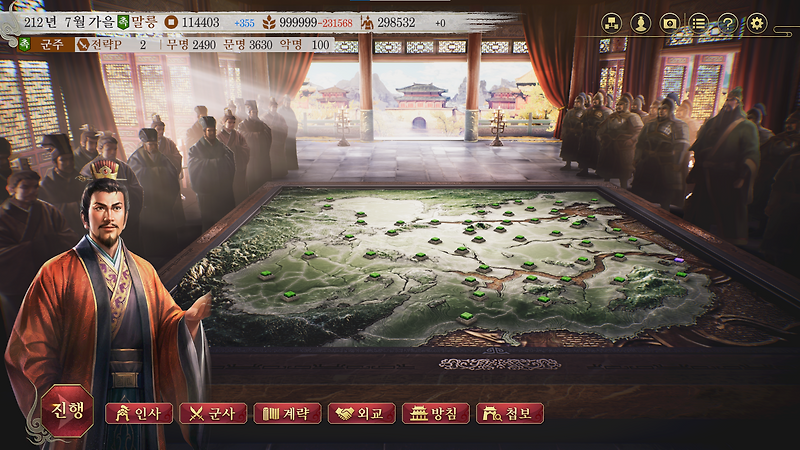Screen dimensions: 800x450
Task: Open the 인사 personnel menu
Action: pyautogui.click(x=139, y=413)
